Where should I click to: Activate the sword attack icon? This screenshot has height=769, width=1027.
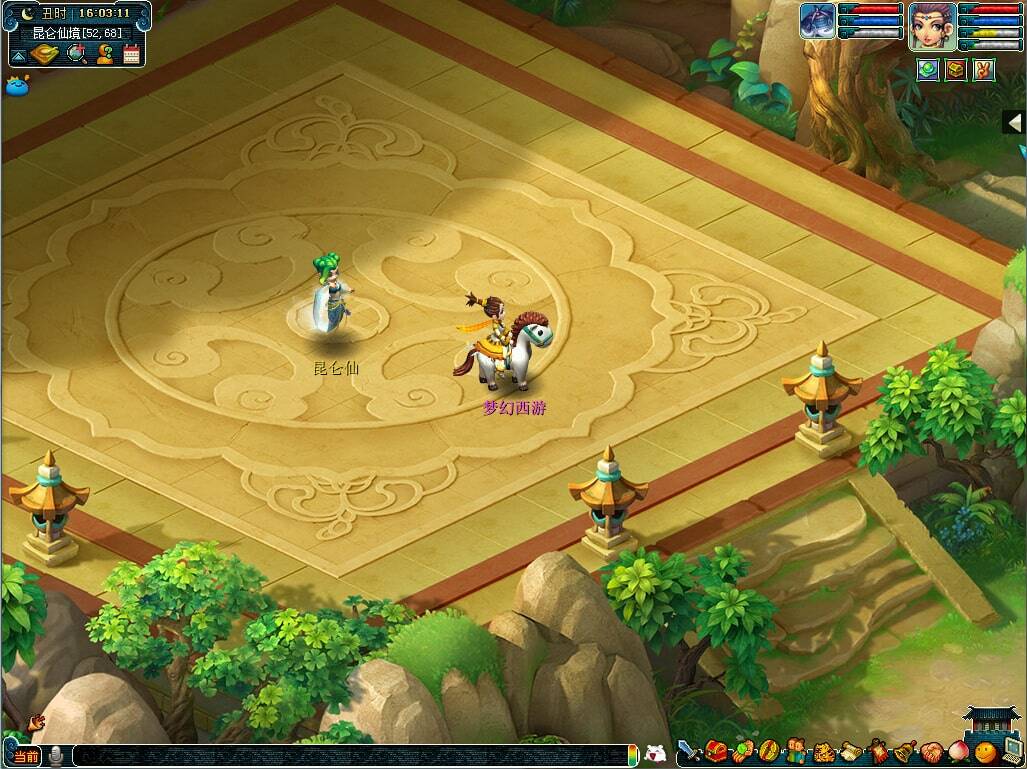[x=688, y=751]
